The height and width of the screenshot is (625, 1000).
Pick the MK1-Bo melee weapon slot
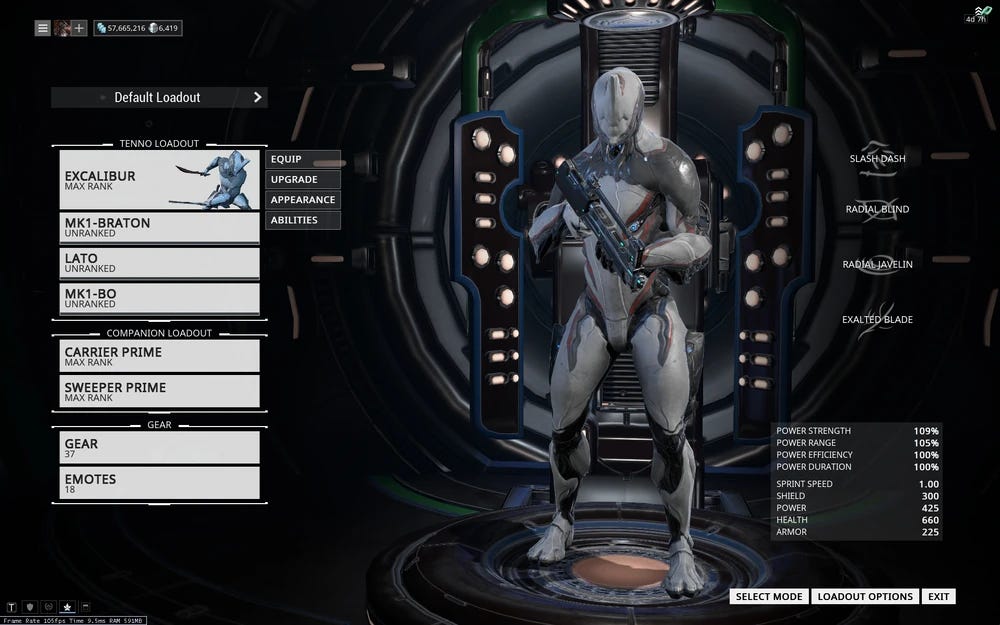159,298
